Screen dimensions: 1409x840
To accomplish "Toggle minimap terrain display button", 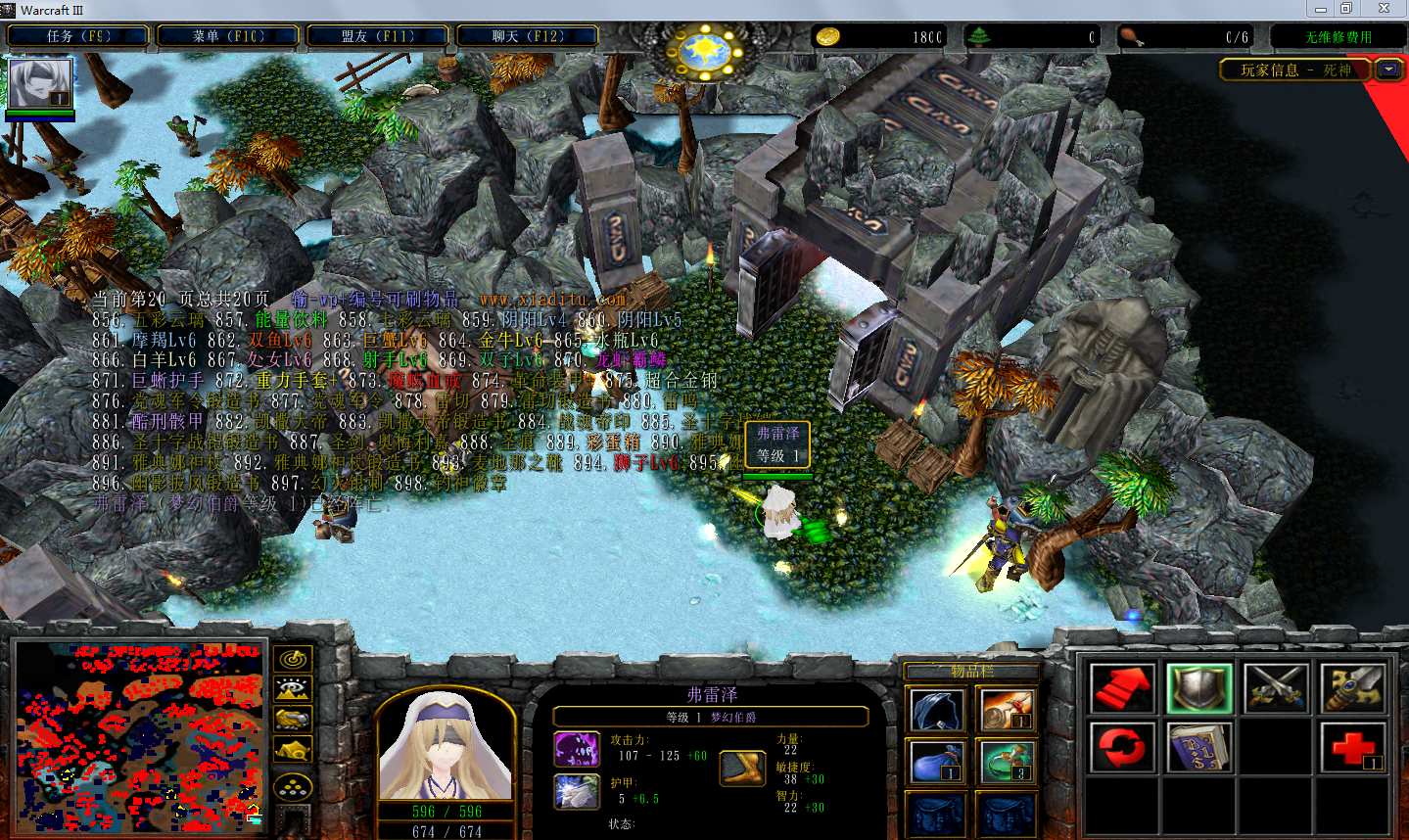I will (x=293, y=689).
